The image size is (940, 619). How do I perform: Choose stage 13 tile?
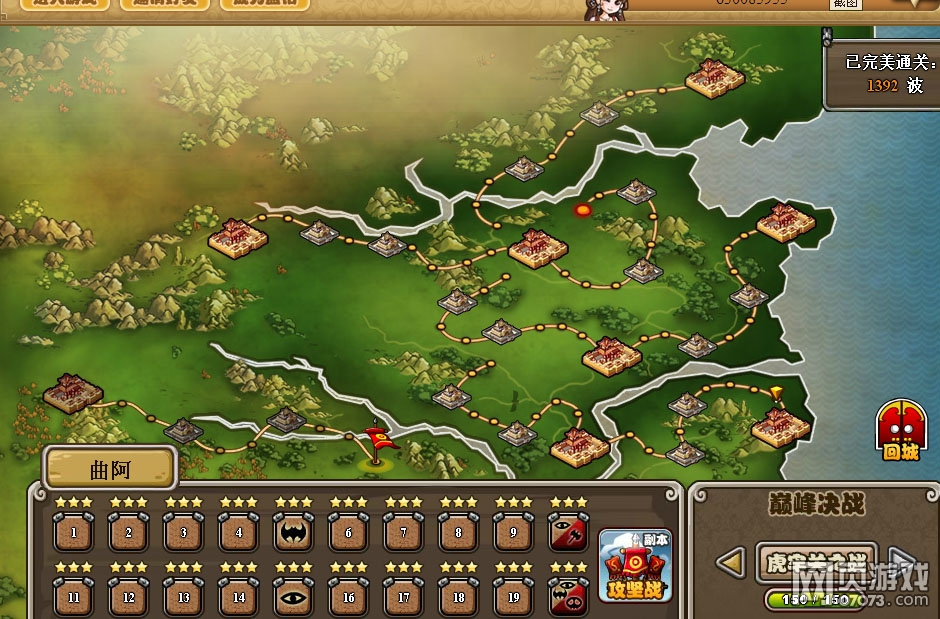pyautogui.click(x=184, y=597)
